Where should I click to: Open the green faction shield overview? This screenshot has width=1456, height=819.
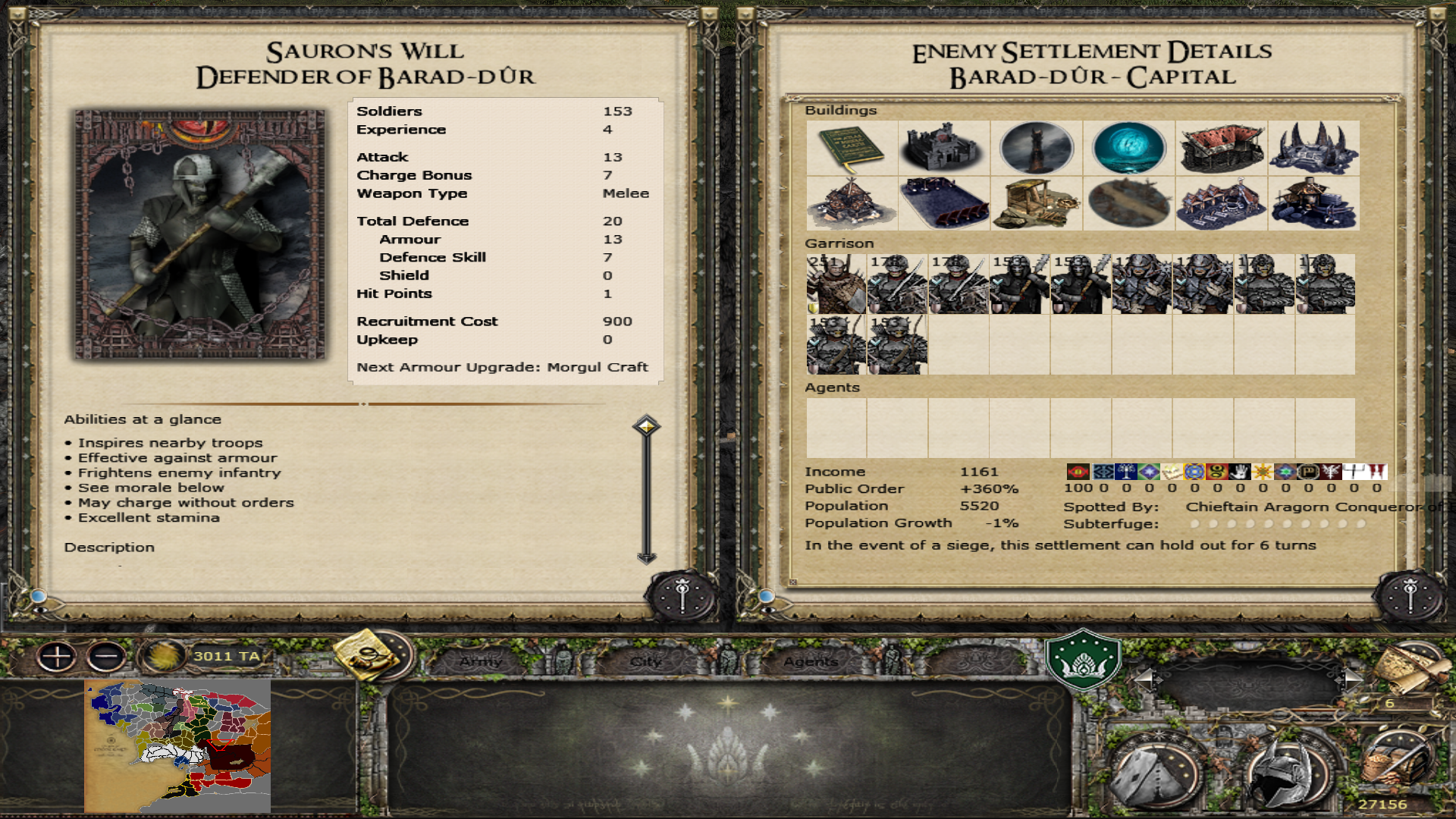click(1083, 658)
